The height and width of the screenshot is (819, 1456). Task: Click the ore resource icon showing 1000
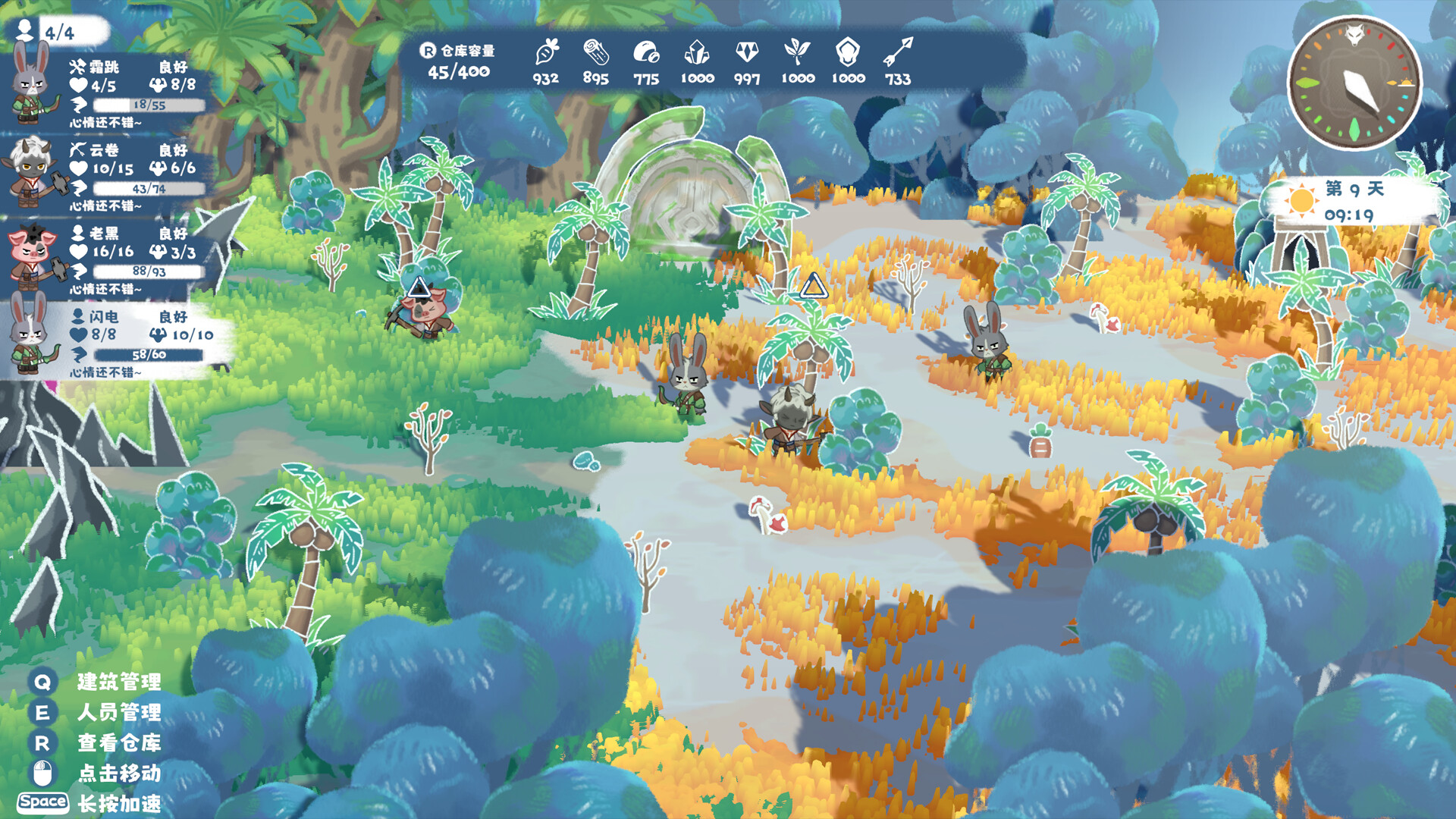pos(847,55)
